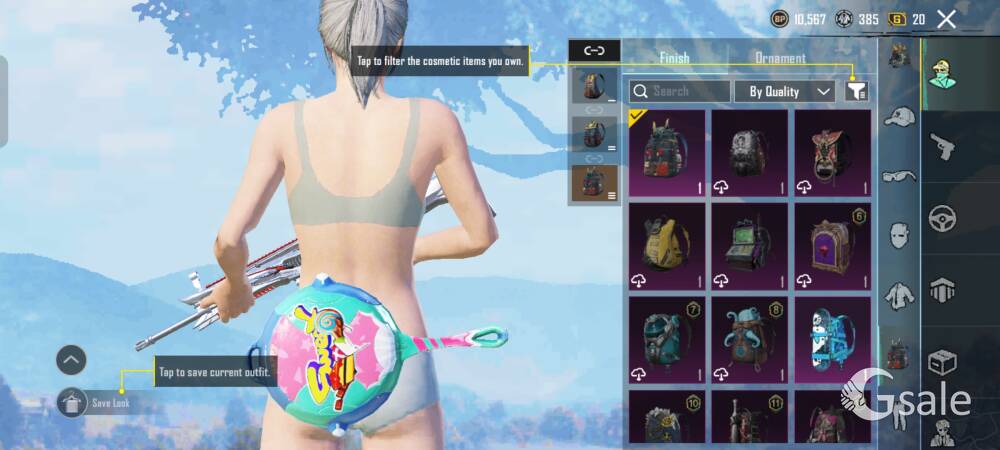
Task: Open the cap headwear category
Action: pyautogui.click(x=900, y=117)
